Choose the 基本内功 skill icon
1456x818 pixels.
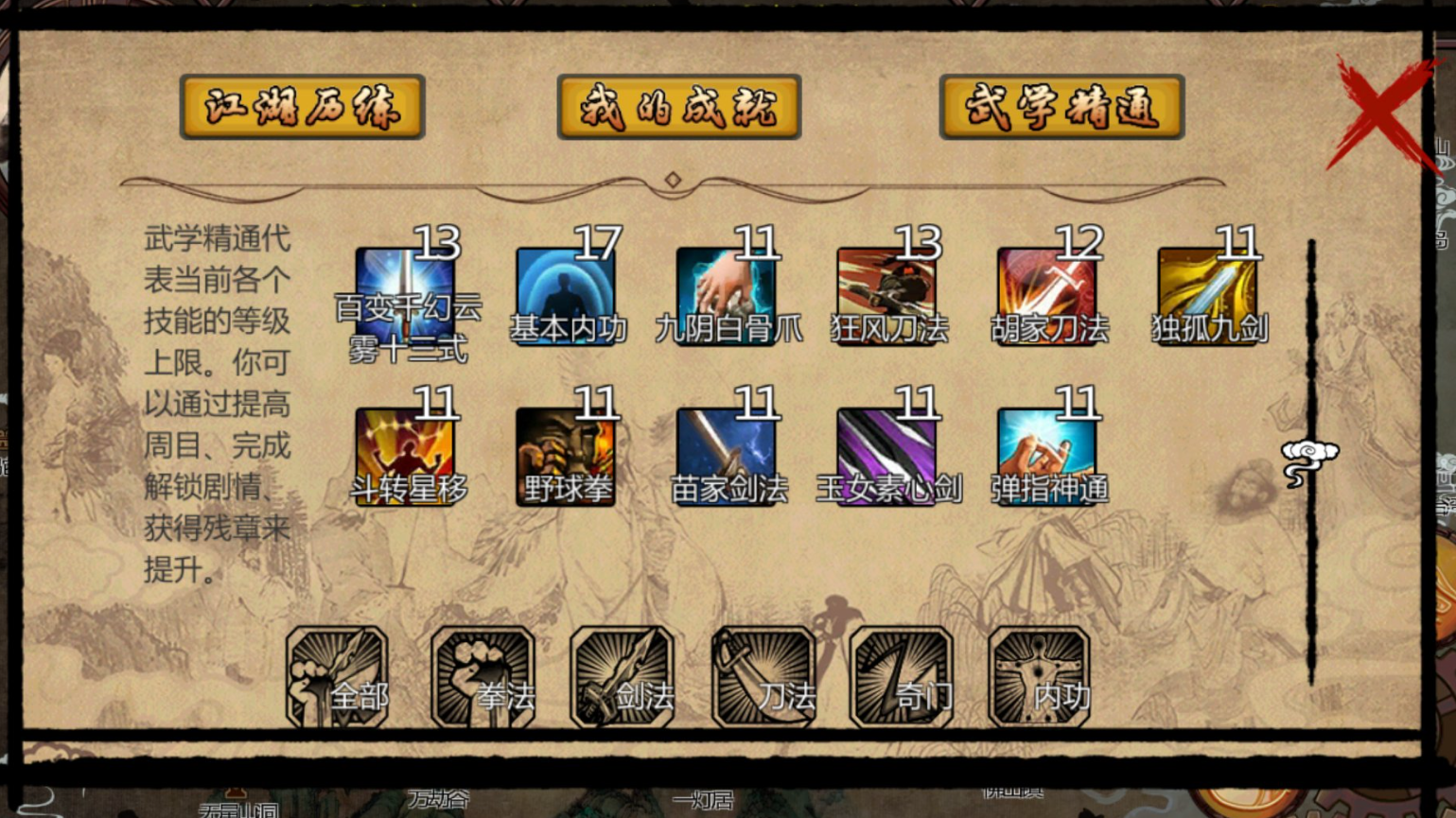(x=566, y=295)
